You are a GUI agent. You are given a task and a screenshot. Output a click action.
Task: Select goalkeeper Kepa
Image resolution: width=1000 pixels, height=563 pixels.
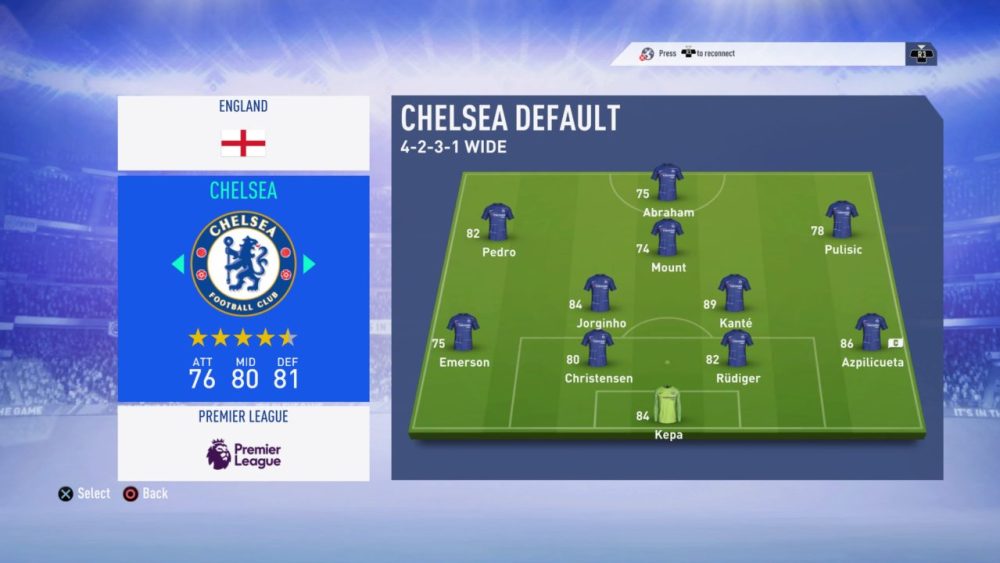(x=667, y=406)
